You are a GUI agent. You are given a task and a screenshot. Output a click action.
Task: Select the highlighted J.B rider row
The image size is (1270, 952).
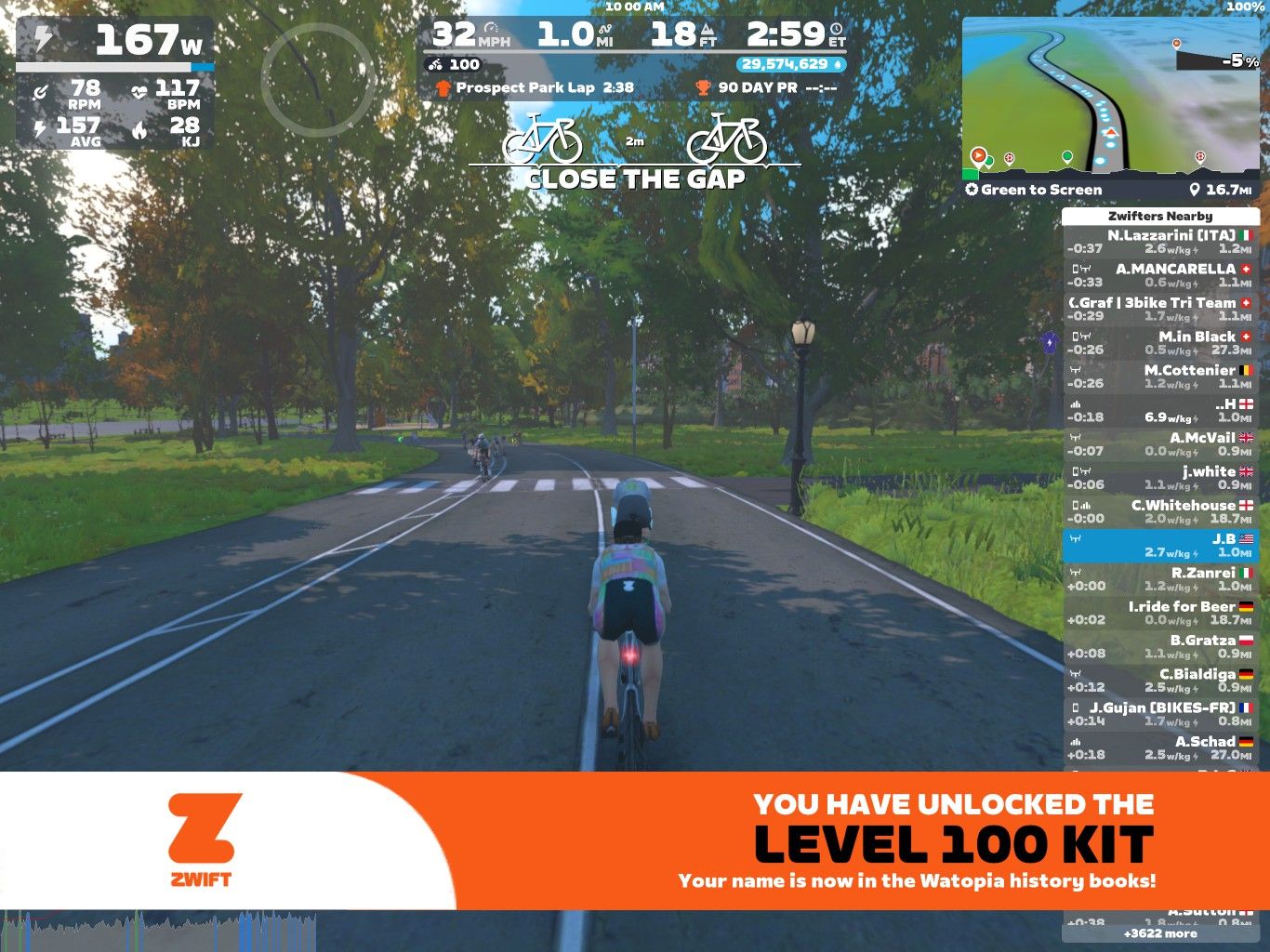(1159, 546)
